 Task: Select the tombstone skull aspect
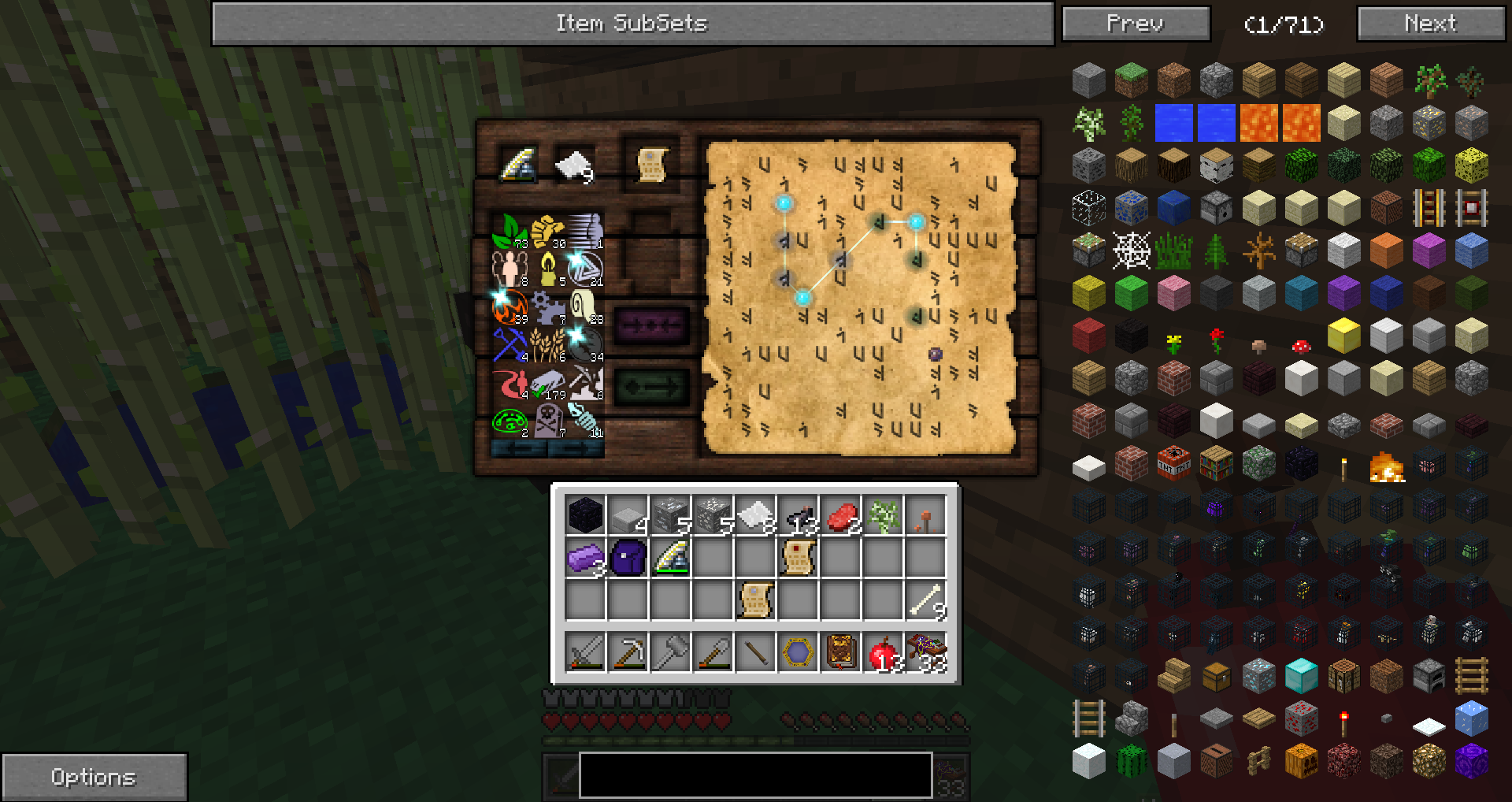(x=548, y=420)
